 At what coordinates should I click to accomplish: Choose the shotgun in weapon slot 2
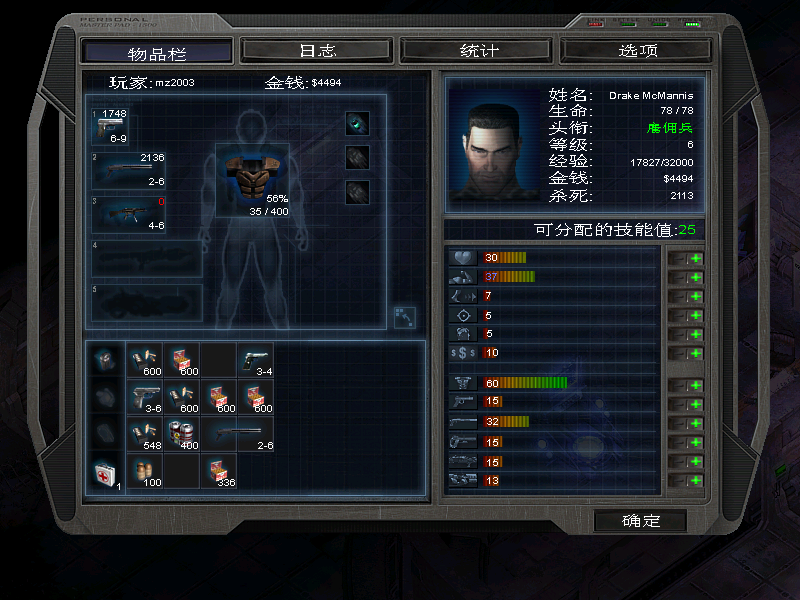click(128, 170)
